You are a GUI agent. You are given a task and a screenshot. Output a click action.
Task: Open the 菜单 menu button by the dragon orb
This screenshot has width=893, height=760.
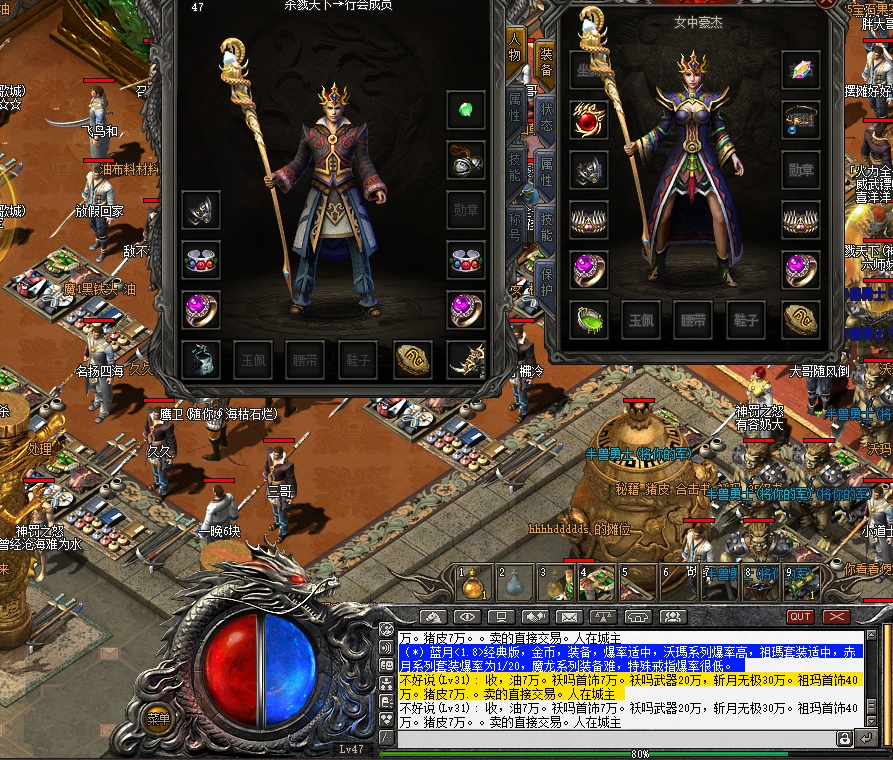pos(157,717)
